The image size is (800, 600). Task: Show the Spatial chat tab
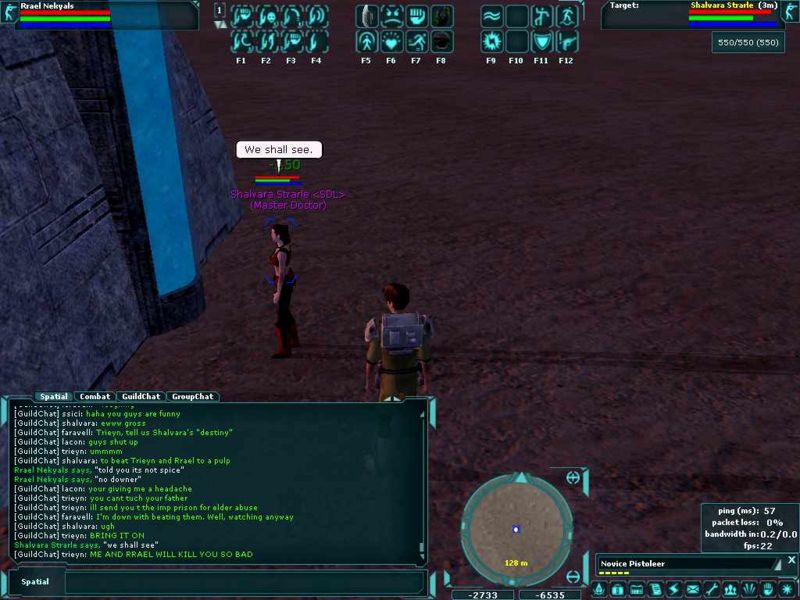(53, 397)
